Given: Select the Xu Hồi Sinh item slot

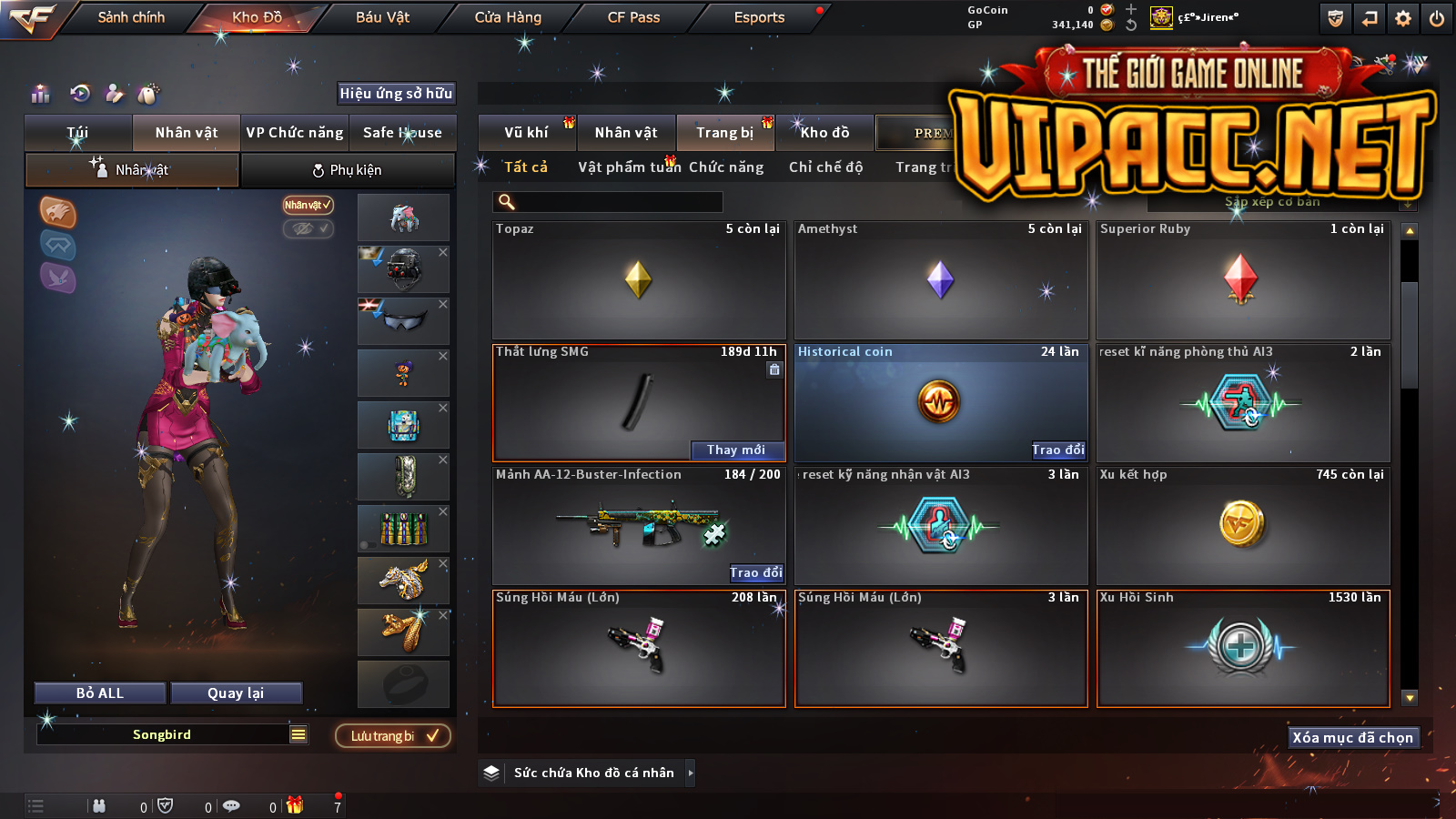Looking at the screenshot, I should tap(1243, 648).
